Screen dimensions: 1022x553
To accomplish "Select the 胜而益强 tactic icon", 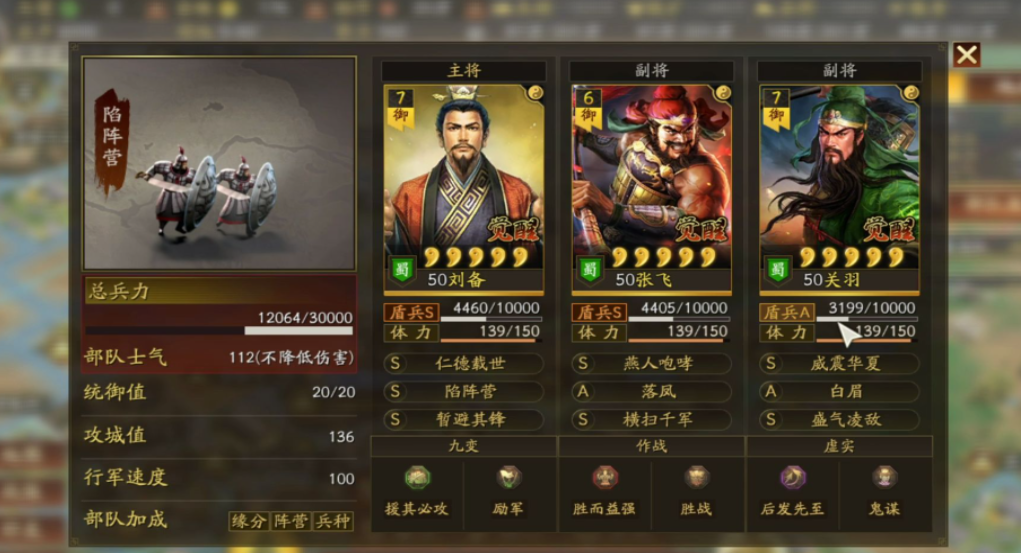I will click(604, 478).
